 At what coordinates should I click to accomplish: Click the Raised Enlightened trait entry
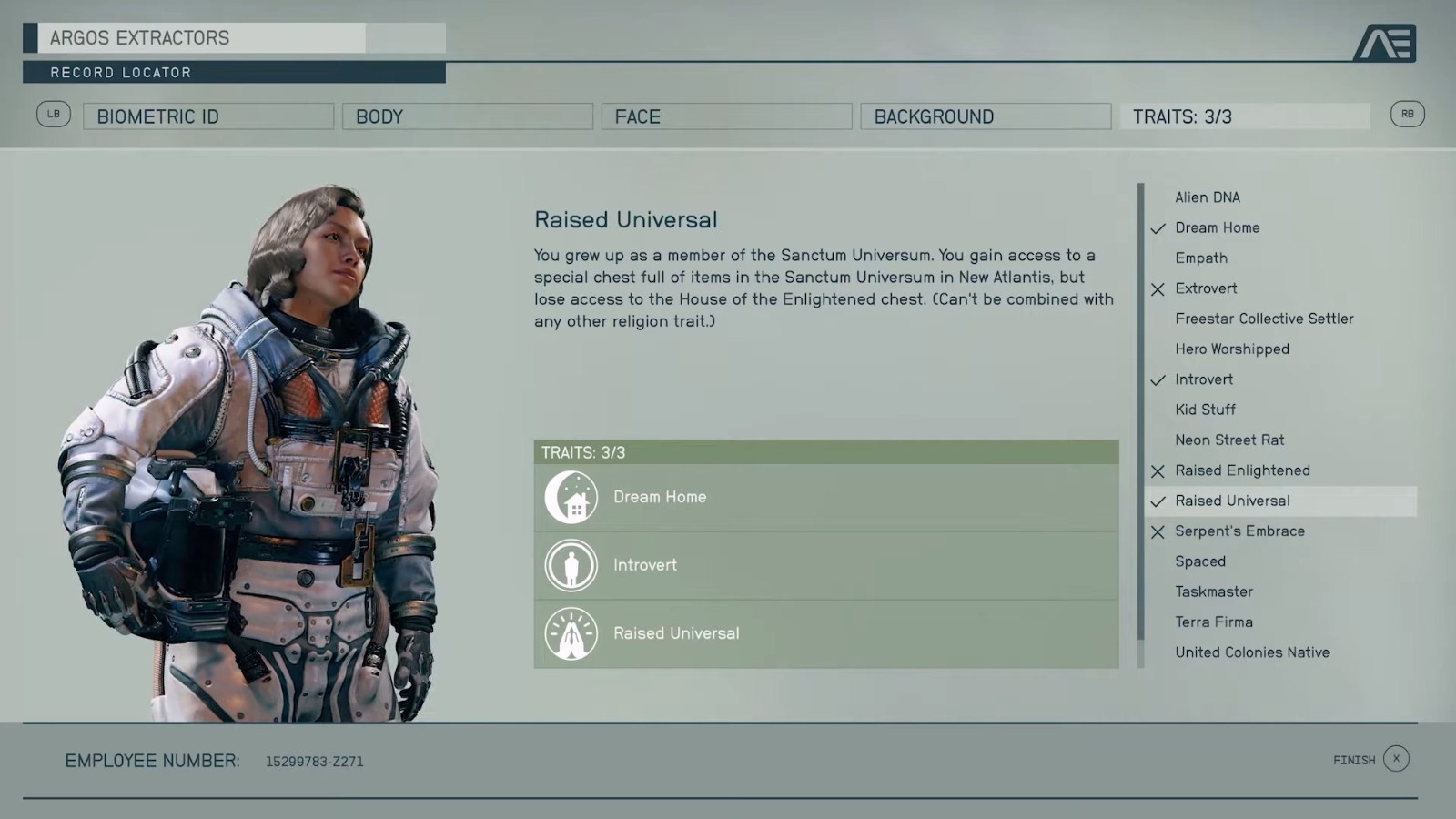(x=1241, y=470)
